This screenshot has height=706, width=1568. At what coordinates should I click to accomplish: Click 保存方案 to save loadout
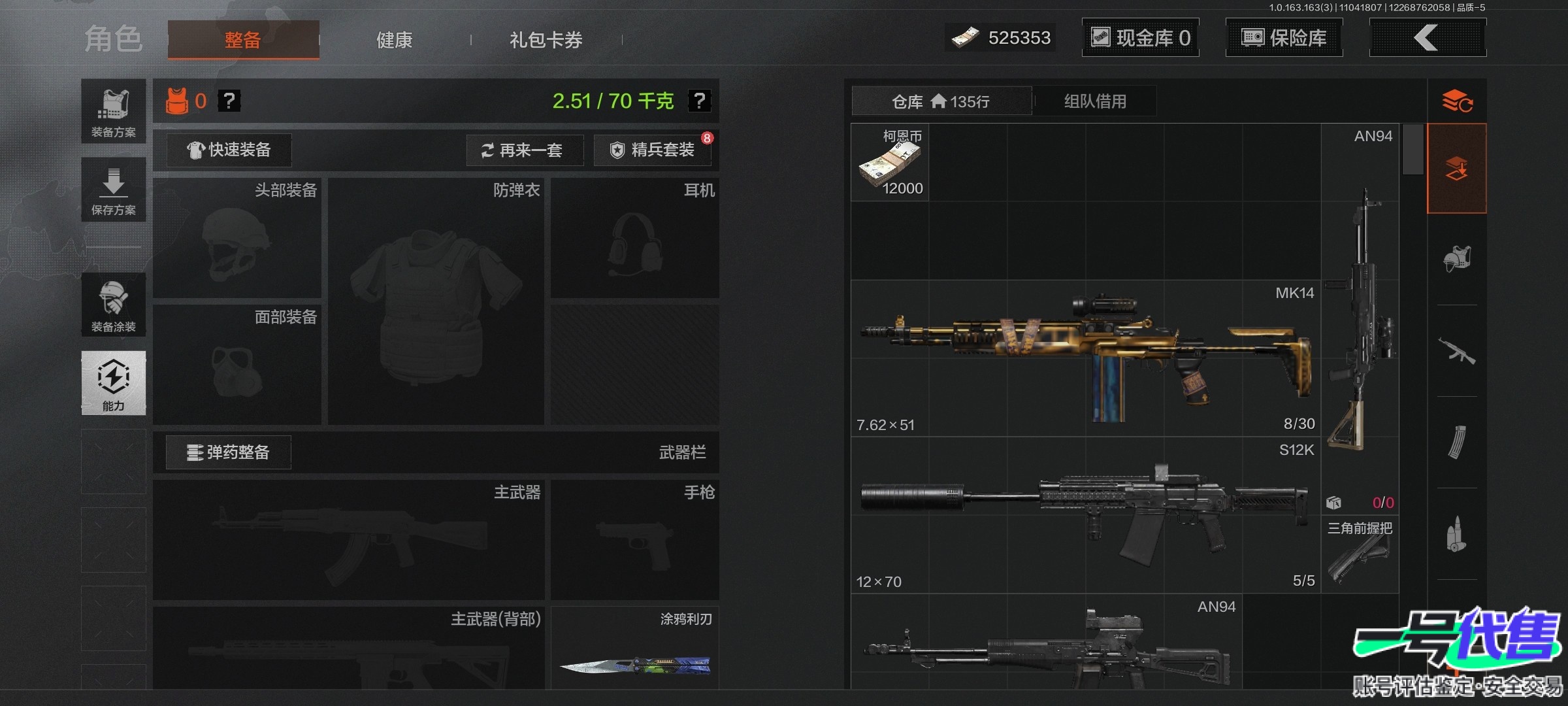coord(114,190)
